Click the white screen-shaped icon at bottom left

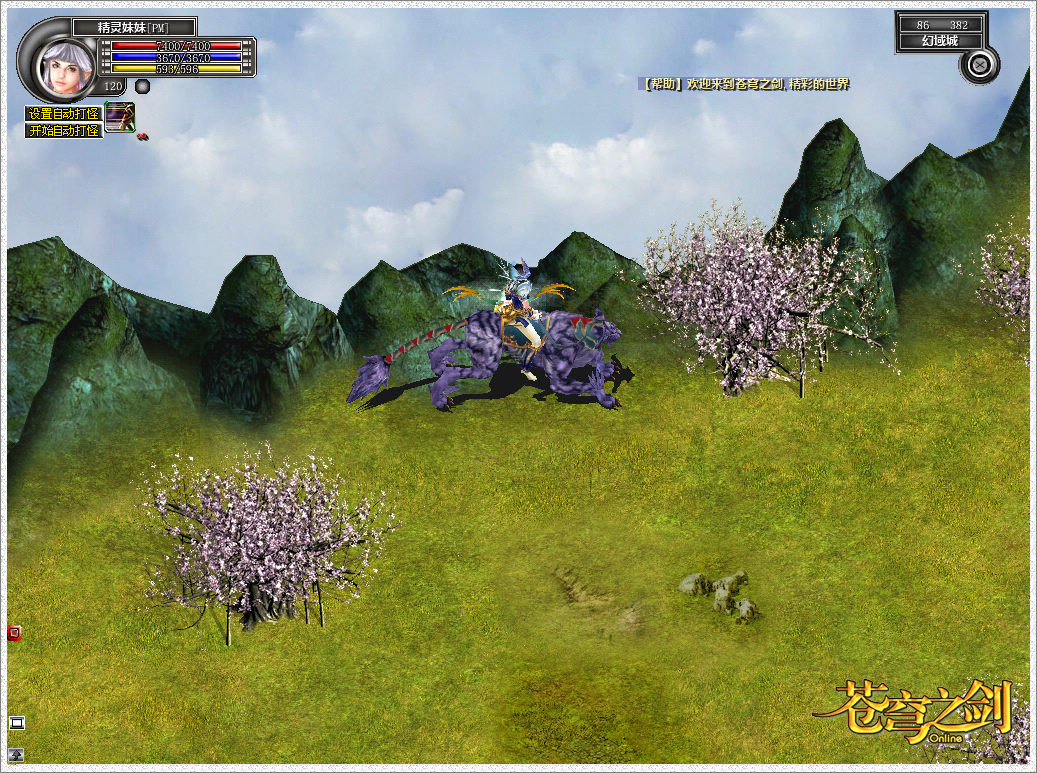(x=16, y=723)
